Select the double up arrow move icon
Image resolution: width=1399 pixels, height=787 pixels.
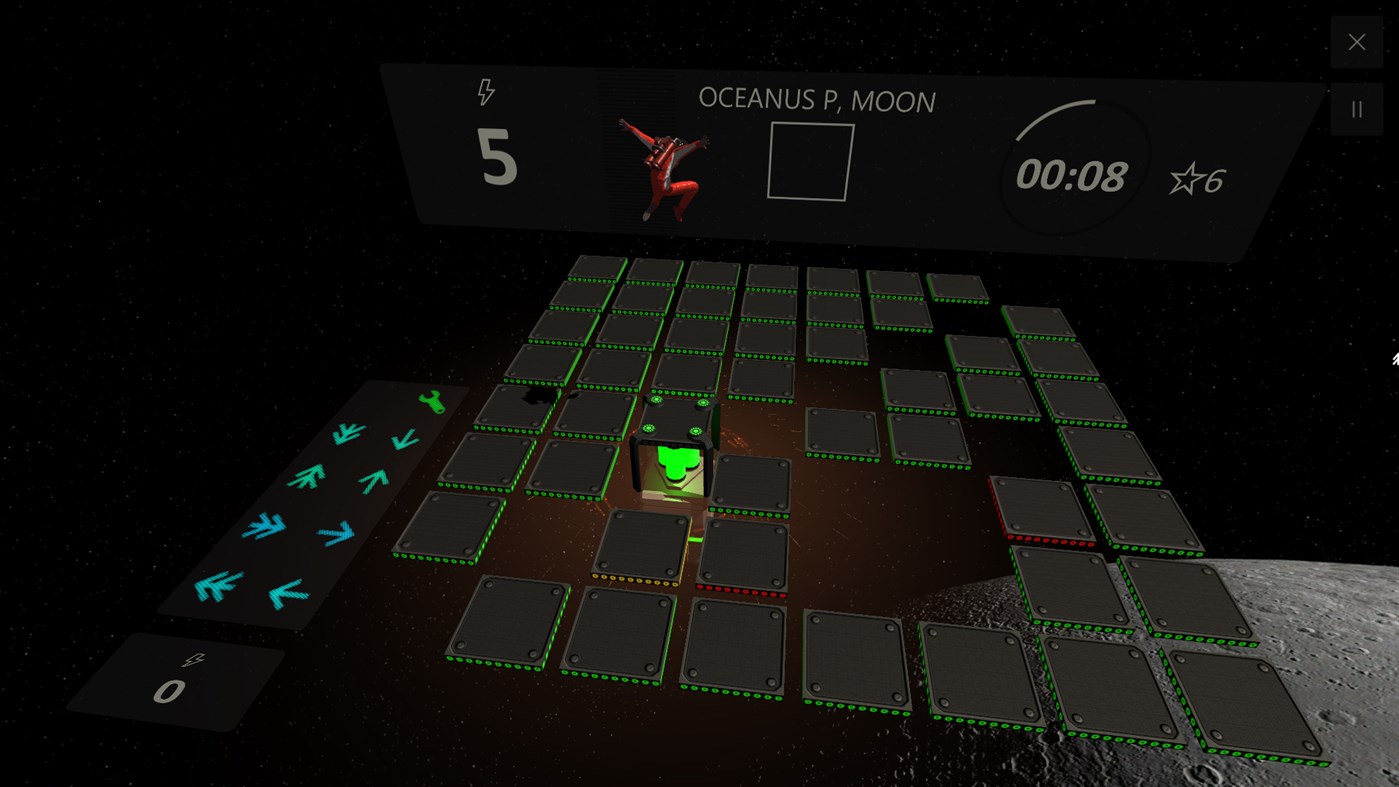point(306,476)
